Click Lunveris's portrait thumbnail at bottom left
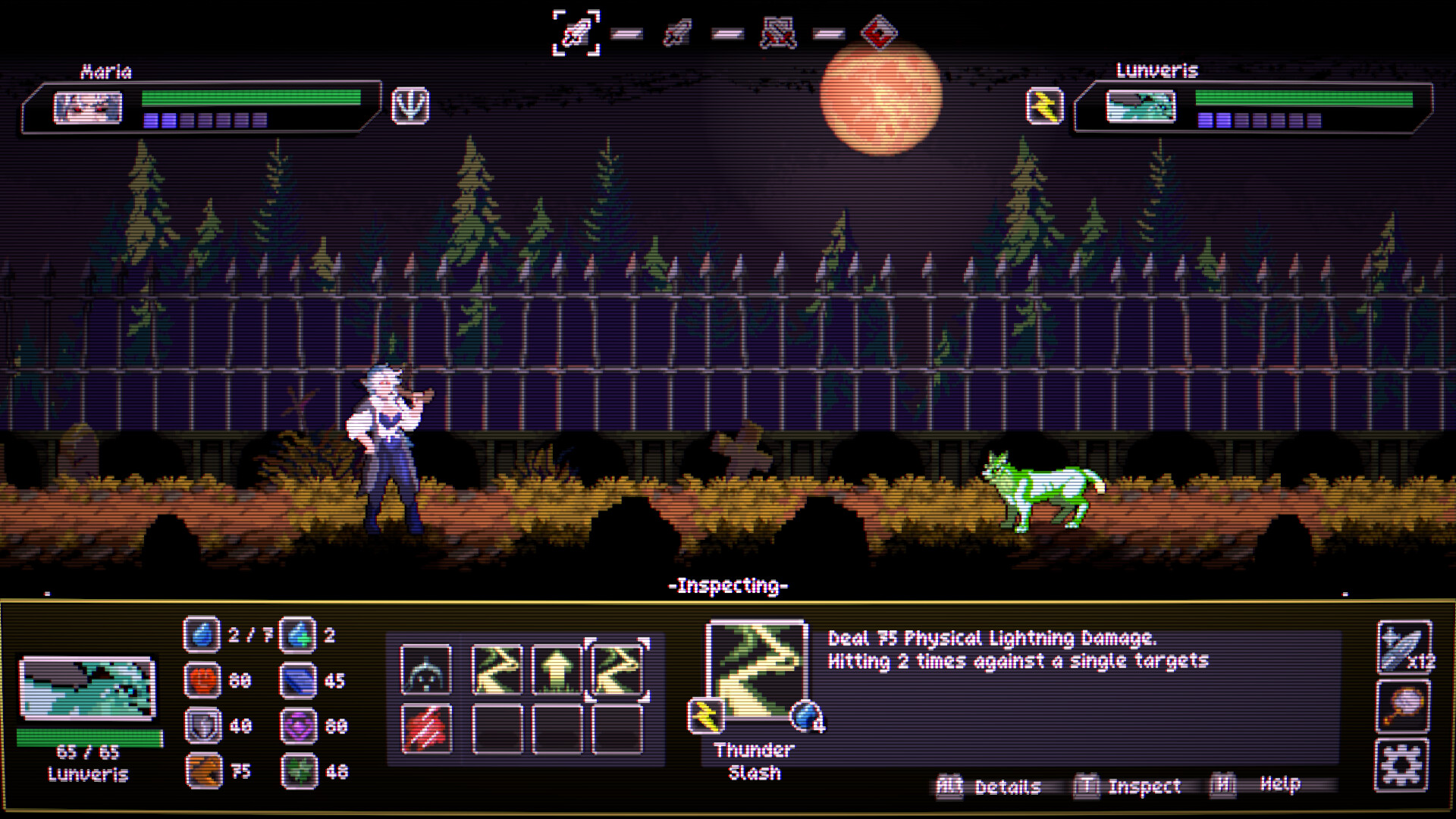This screenshot has width=1456, height=819. (x=88, y=686)
